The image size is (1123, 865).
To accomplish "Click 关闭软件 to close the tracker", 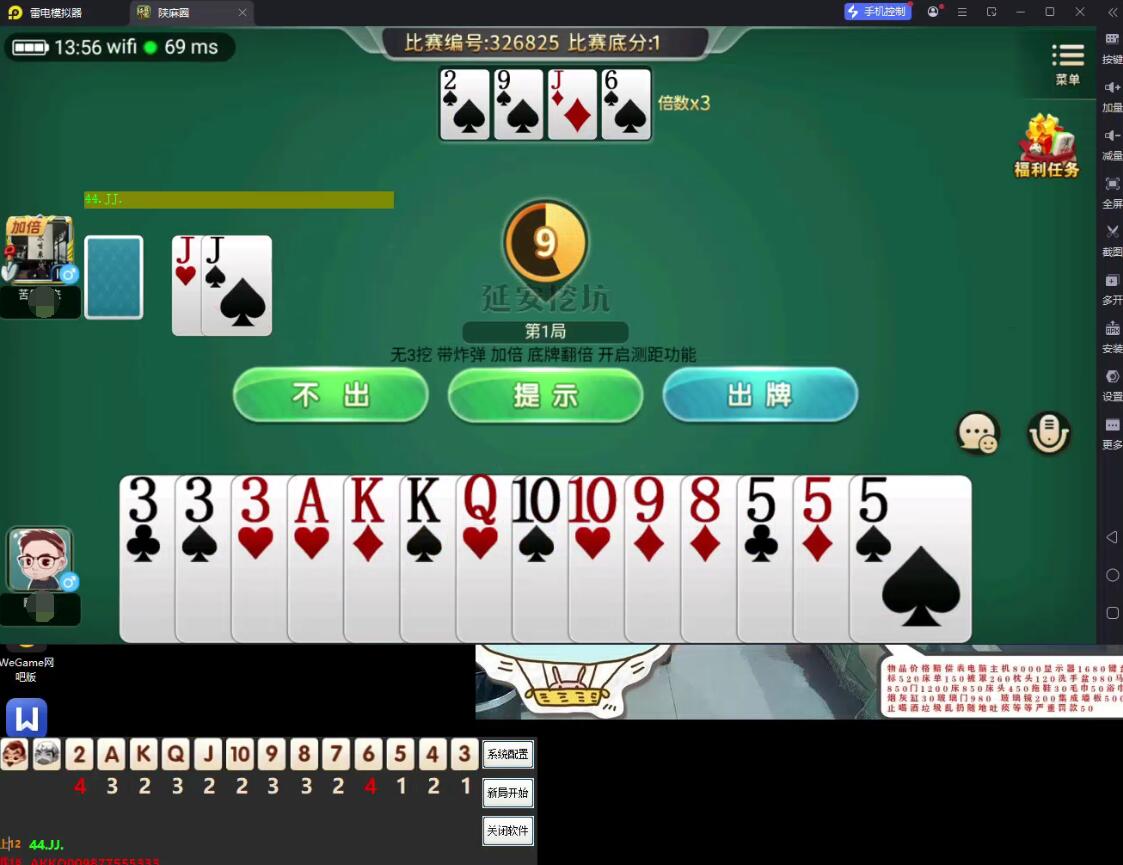I will click(x=507, y=831).
